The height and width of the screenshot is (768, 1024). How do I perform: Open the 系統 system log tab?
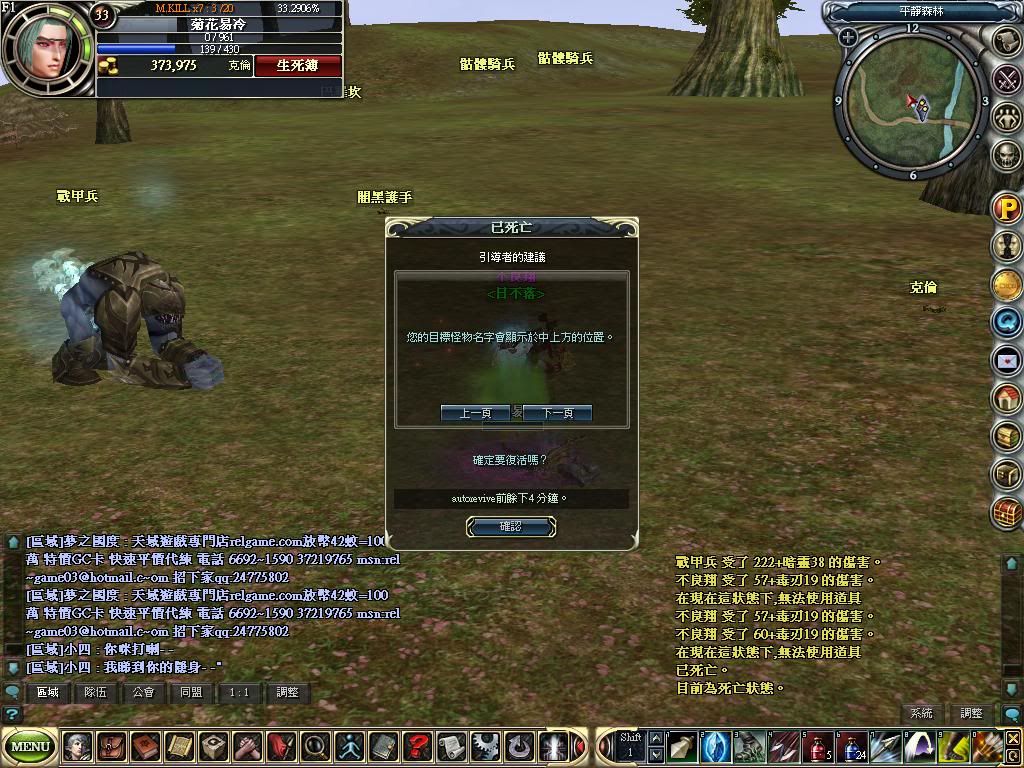click(x=921, y=713)
